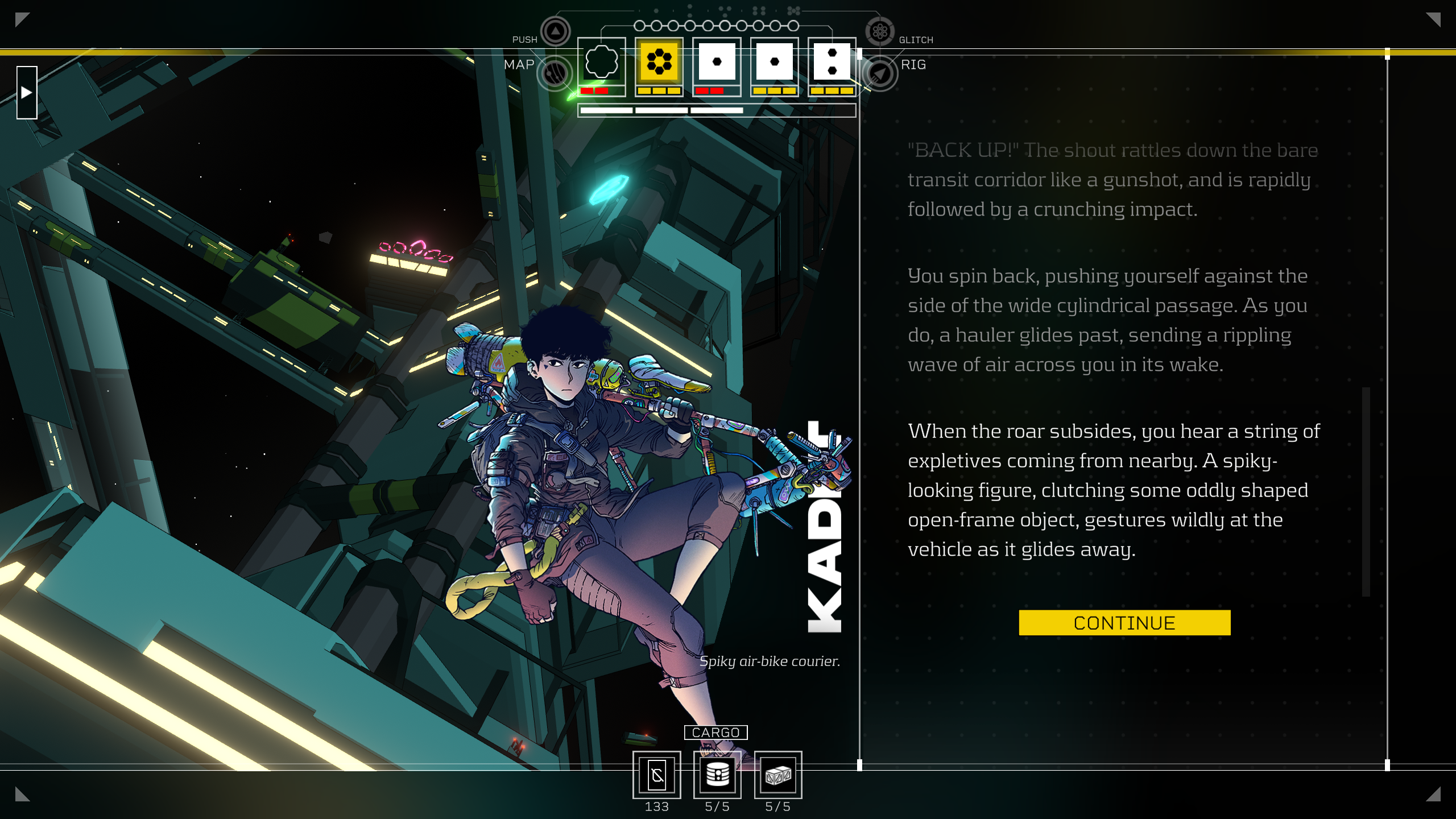The height and width of the screenshot is (819, 1456).
Task: Select the empty broken die outline slot
Action: point(601,61)
